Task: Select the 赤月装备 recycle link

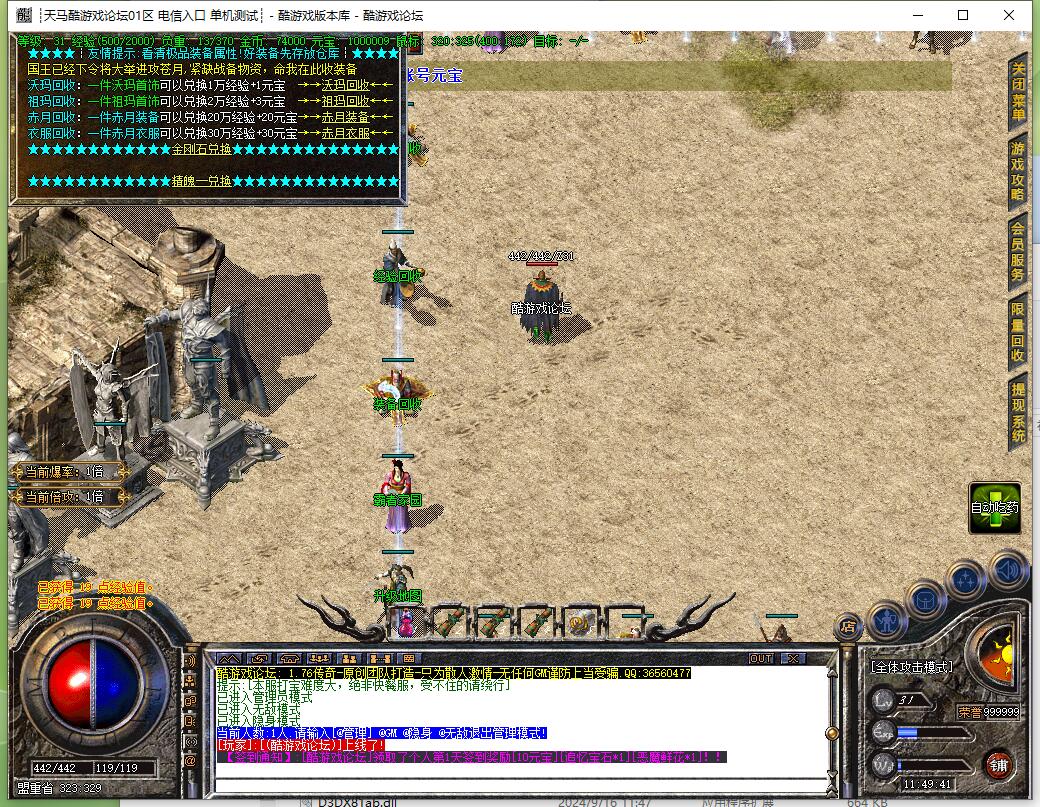Action: [345, 117]
